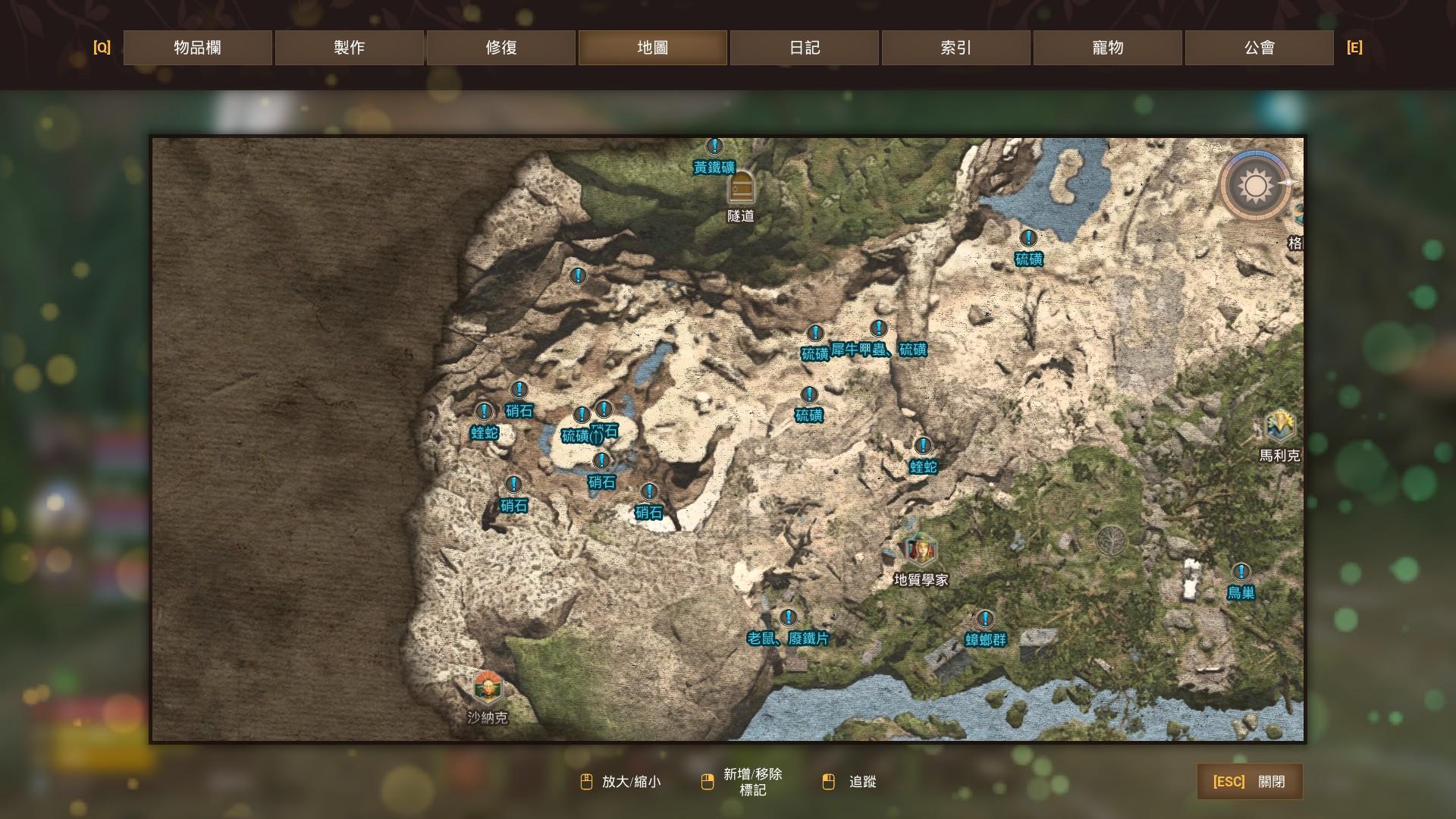Screen dimensions: 1456x819
Task: Open the 寵物 pets tab
Action: click(x=1107, y=48)
